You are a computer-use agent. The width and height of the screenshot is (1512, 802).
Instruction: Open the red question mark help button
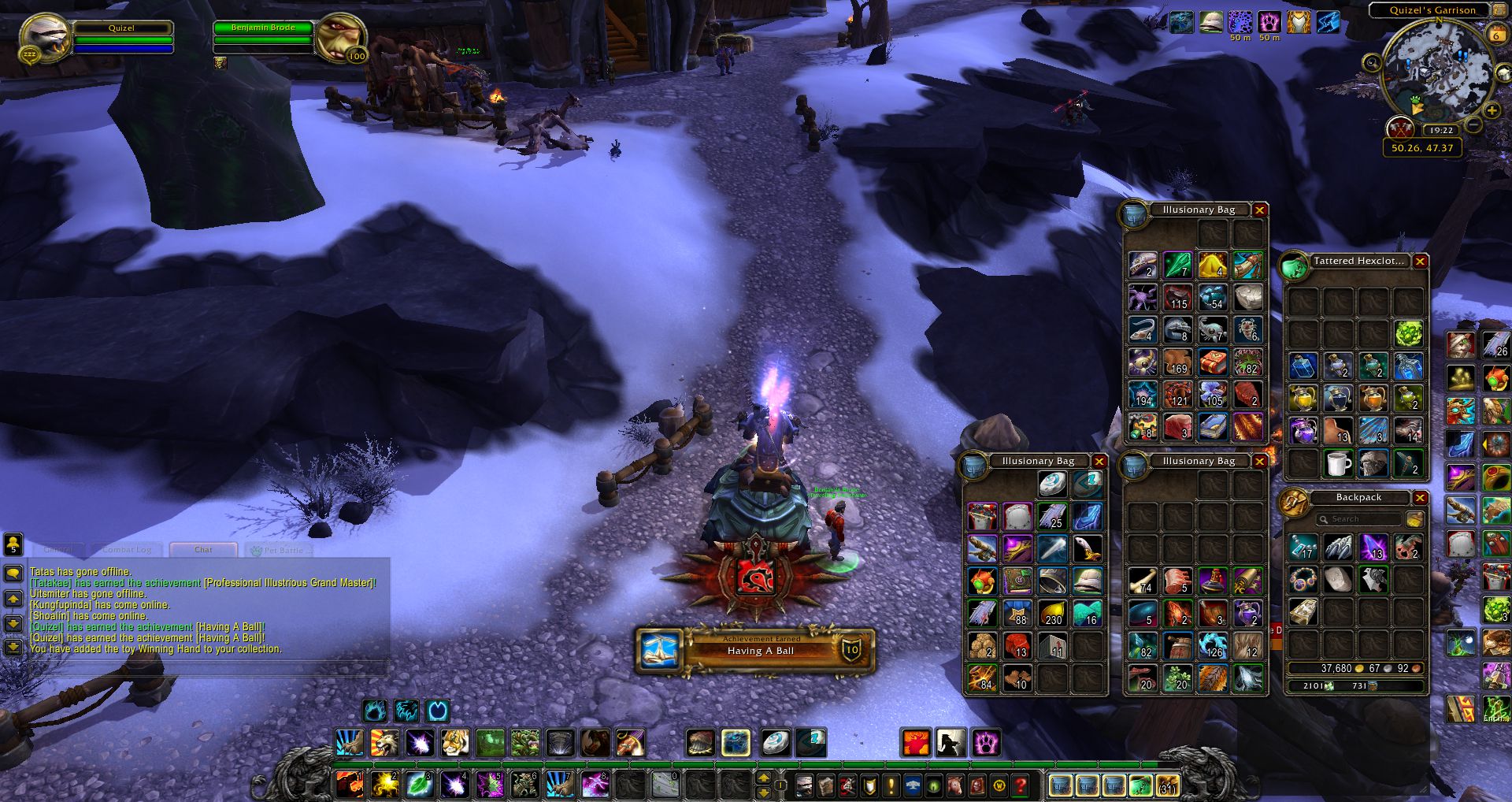(x=1021, y=785)
